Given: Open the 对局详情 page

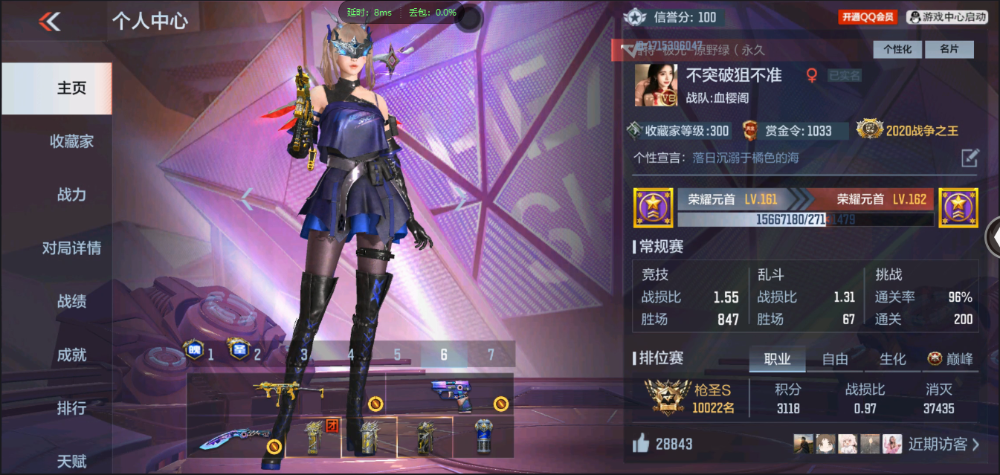Looking at the screenshot, I should pyautogui.click(x=71, y=248).
